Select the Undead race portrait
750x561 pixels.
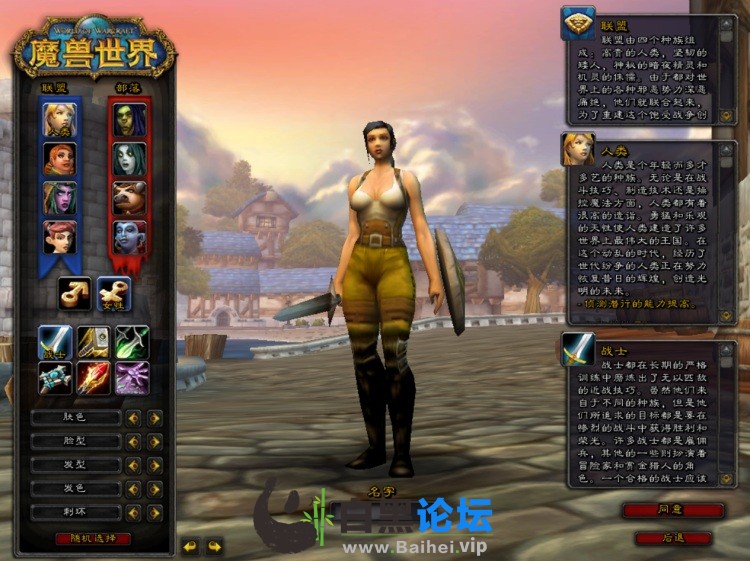coord(129,158)
